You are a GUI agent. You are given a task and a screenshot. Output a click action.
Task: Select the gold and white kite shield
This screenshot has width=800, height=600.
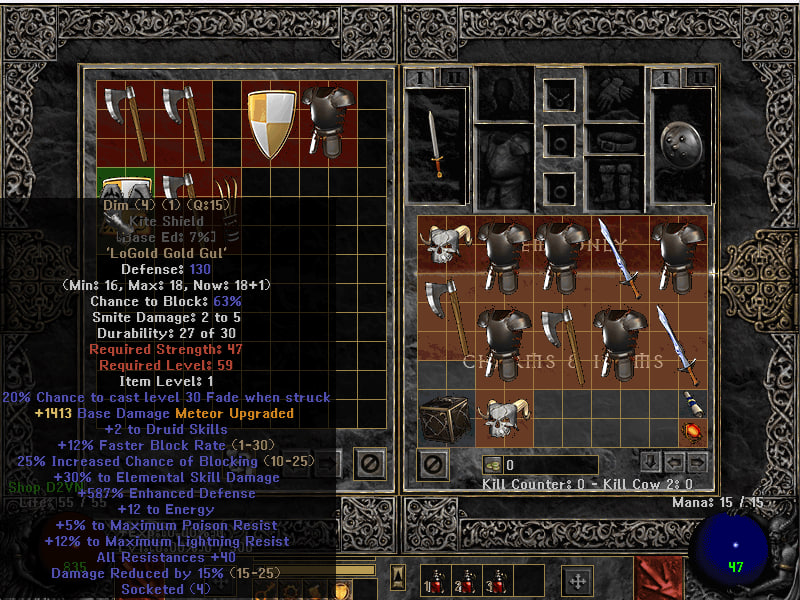271,124
